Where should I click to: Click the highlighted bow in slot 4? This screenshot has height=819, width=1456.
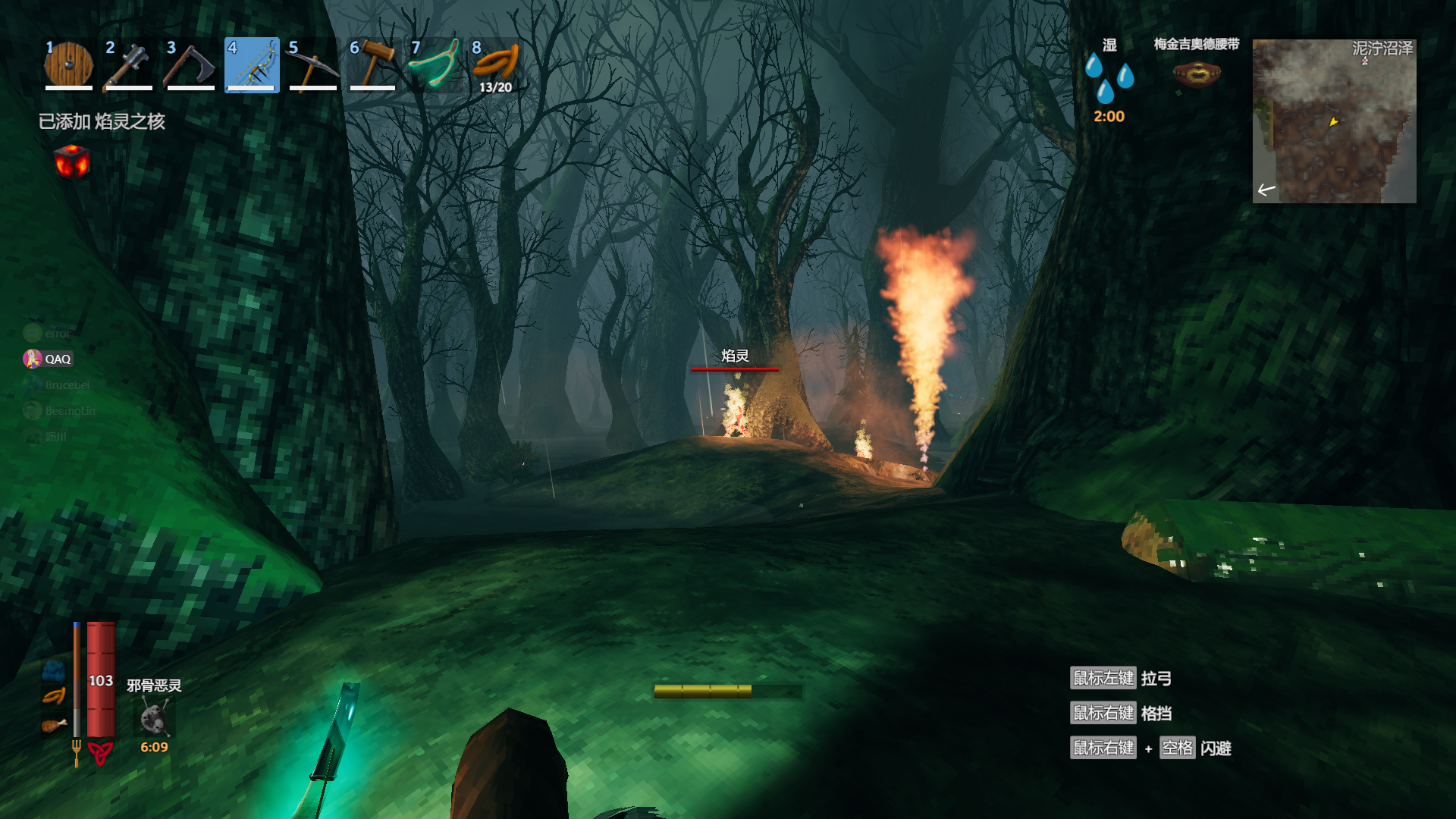pyautogui.click(x=252, y=65)
